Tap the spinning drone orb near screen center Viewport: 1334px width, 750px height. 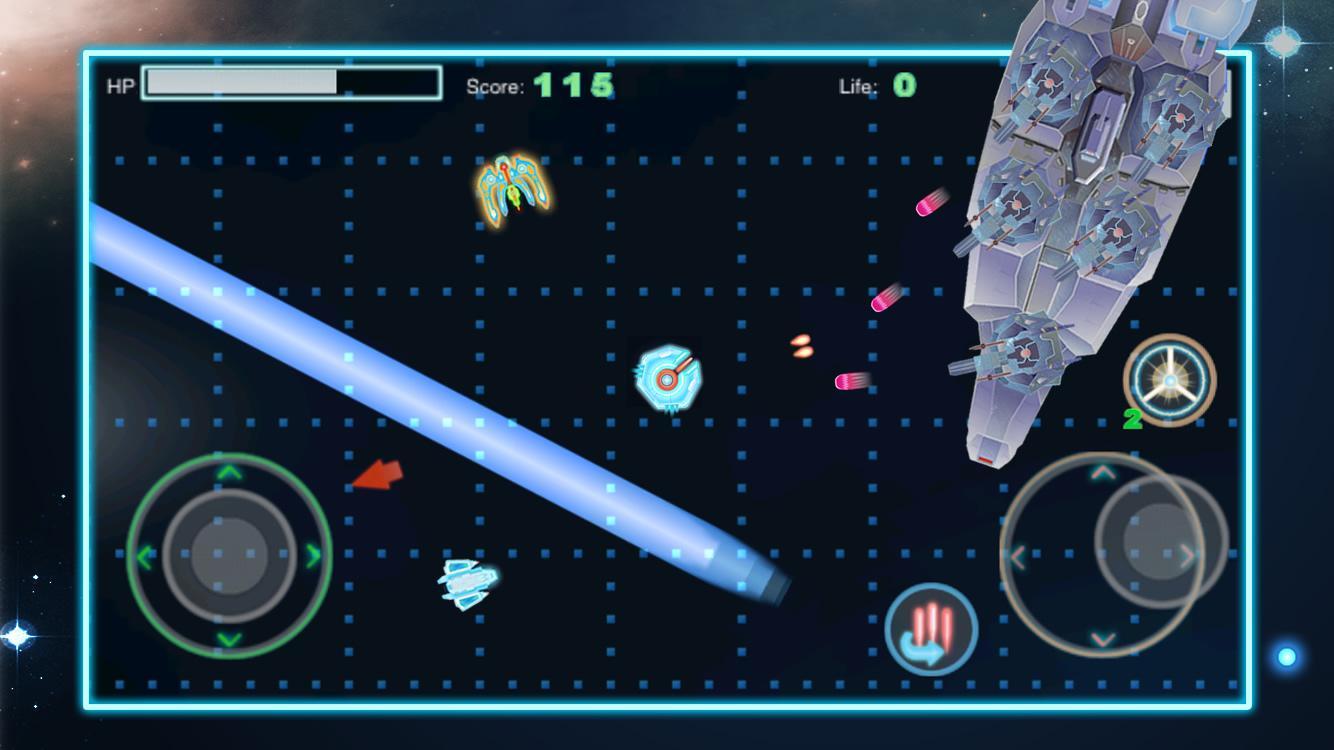667,379
